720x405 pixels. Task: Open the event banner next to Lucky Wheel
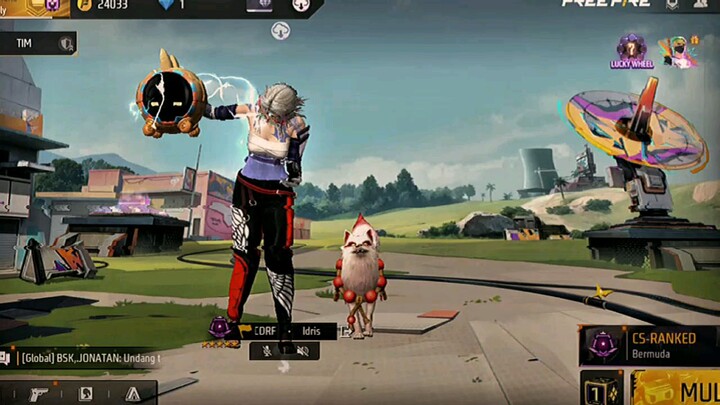pyautogui.click(x=677, y=51)
